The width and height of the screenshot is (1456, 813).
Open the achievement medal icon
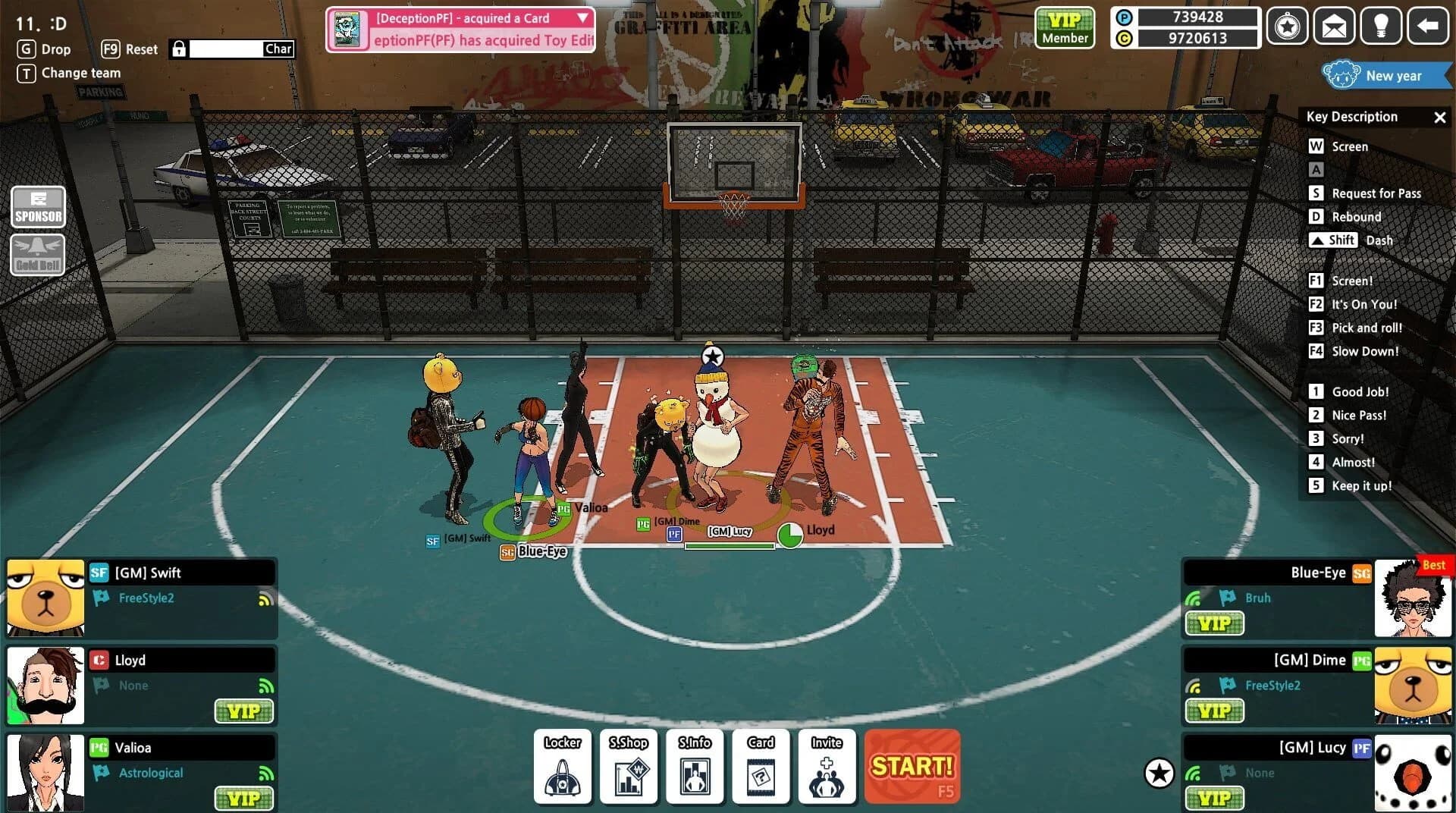pyautogui.click(x=1287, y=26)
